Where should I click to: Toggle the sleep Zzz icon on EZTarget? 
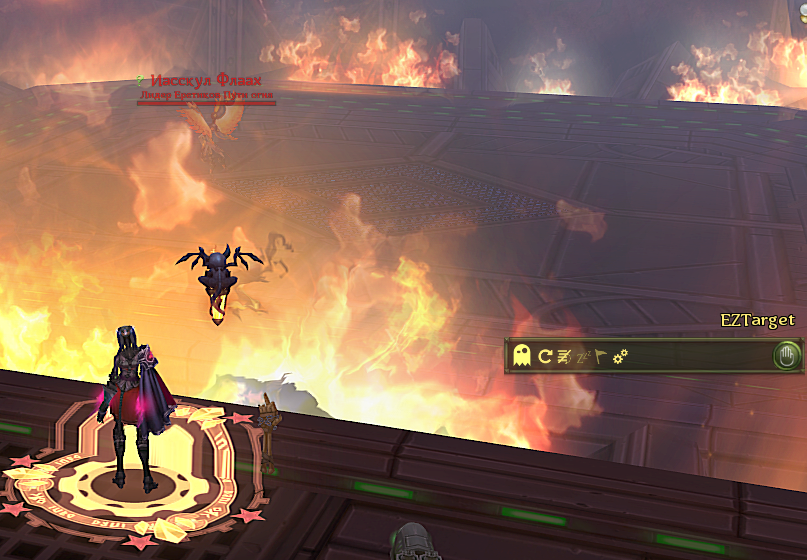[x=583, y=355]
